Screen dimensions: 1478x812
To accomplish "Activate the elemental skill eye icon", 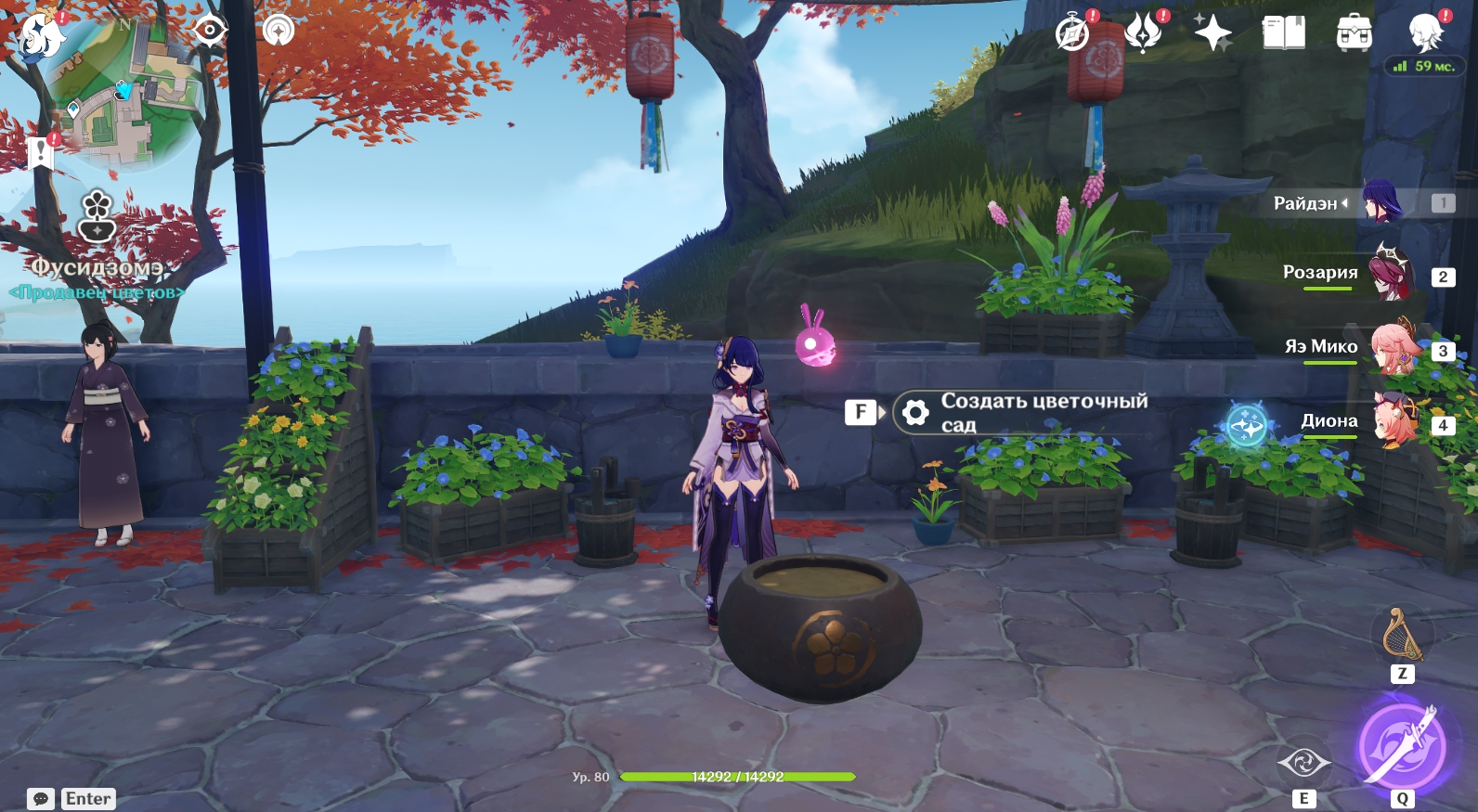I will click(x=1303, y=763).
